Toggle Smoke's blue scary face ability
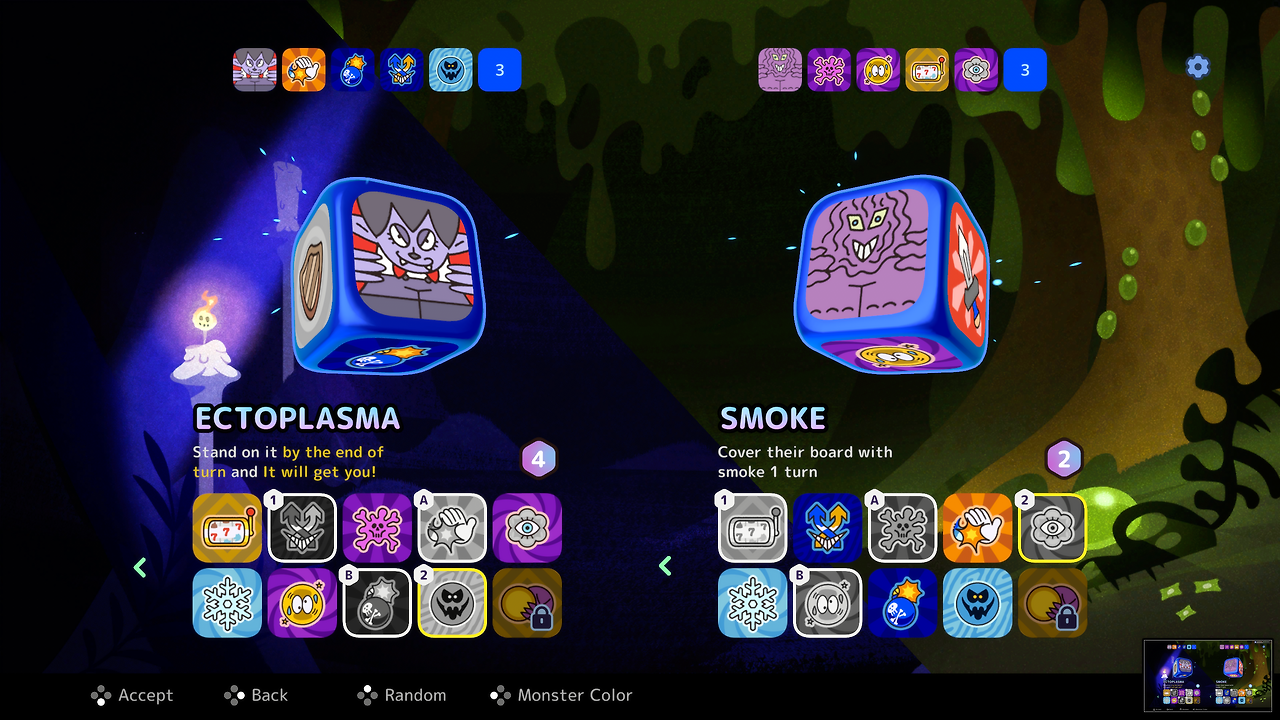This screenshot has width=1280, height=720. click(977, 603)
